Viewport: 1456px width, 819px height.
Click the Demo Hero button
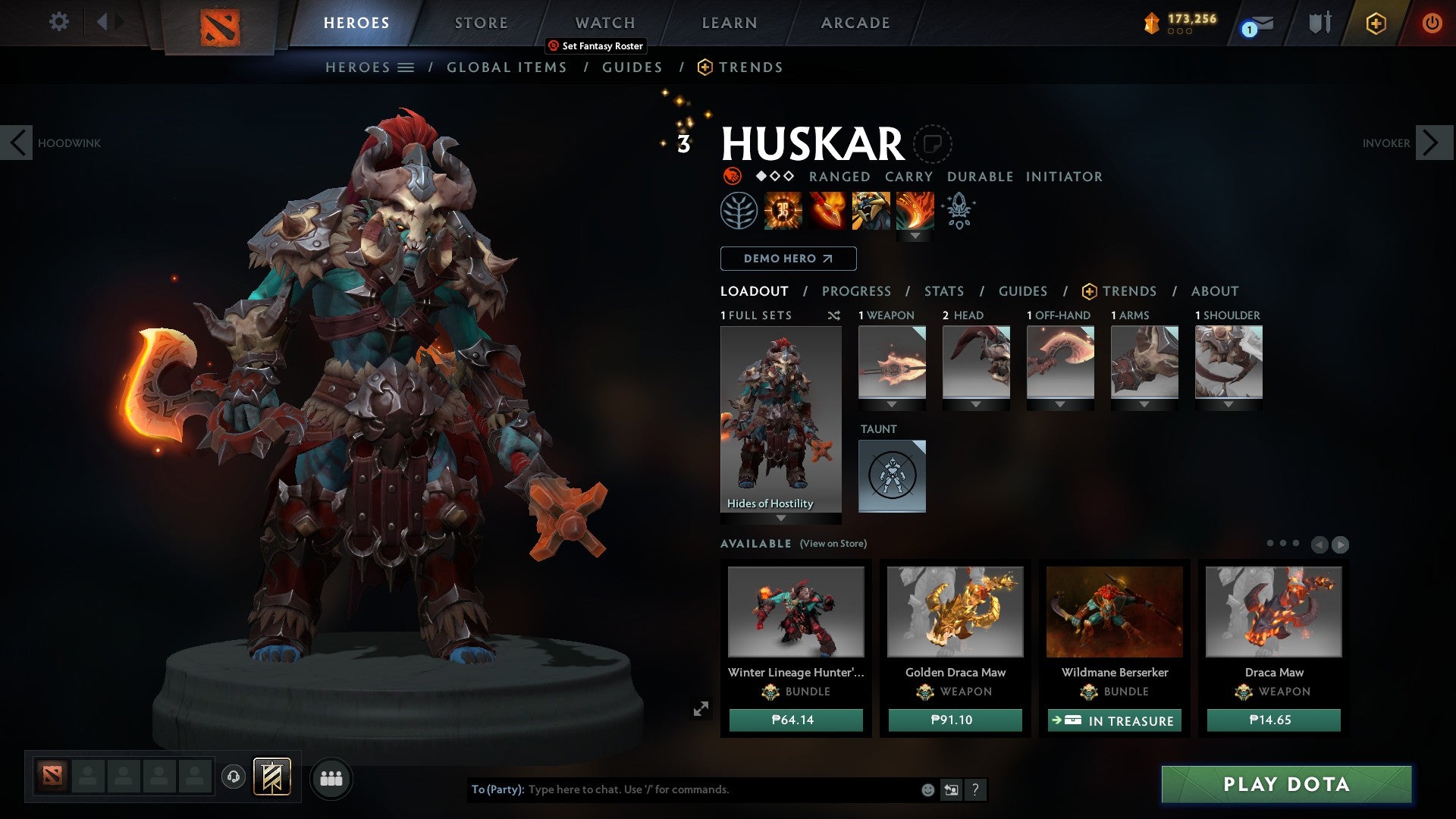tap(786, 259)
